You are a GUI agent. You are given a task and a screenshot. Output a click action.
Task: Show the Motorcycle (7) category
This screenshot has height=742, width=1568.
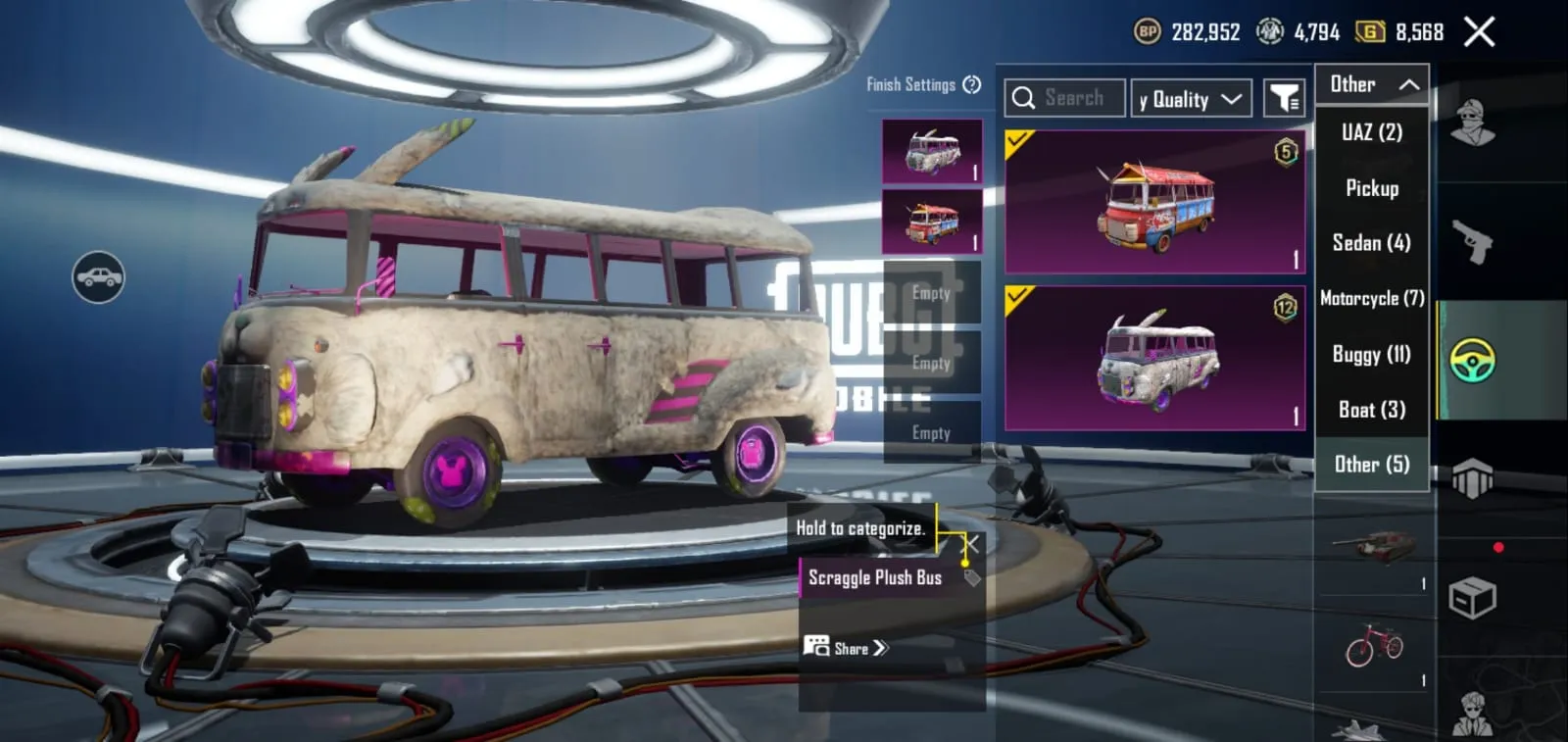click(1372, 298)
